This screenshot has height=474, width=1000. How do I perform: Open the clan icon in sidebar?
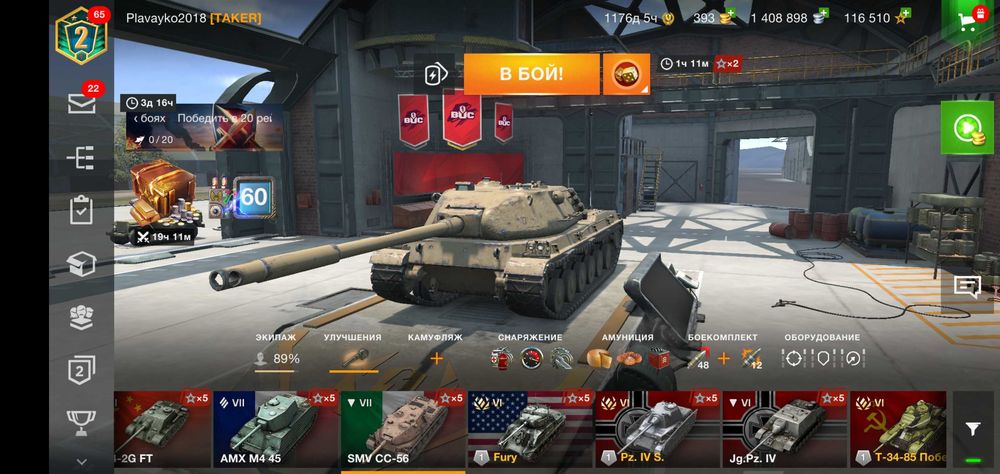[82, 316]
